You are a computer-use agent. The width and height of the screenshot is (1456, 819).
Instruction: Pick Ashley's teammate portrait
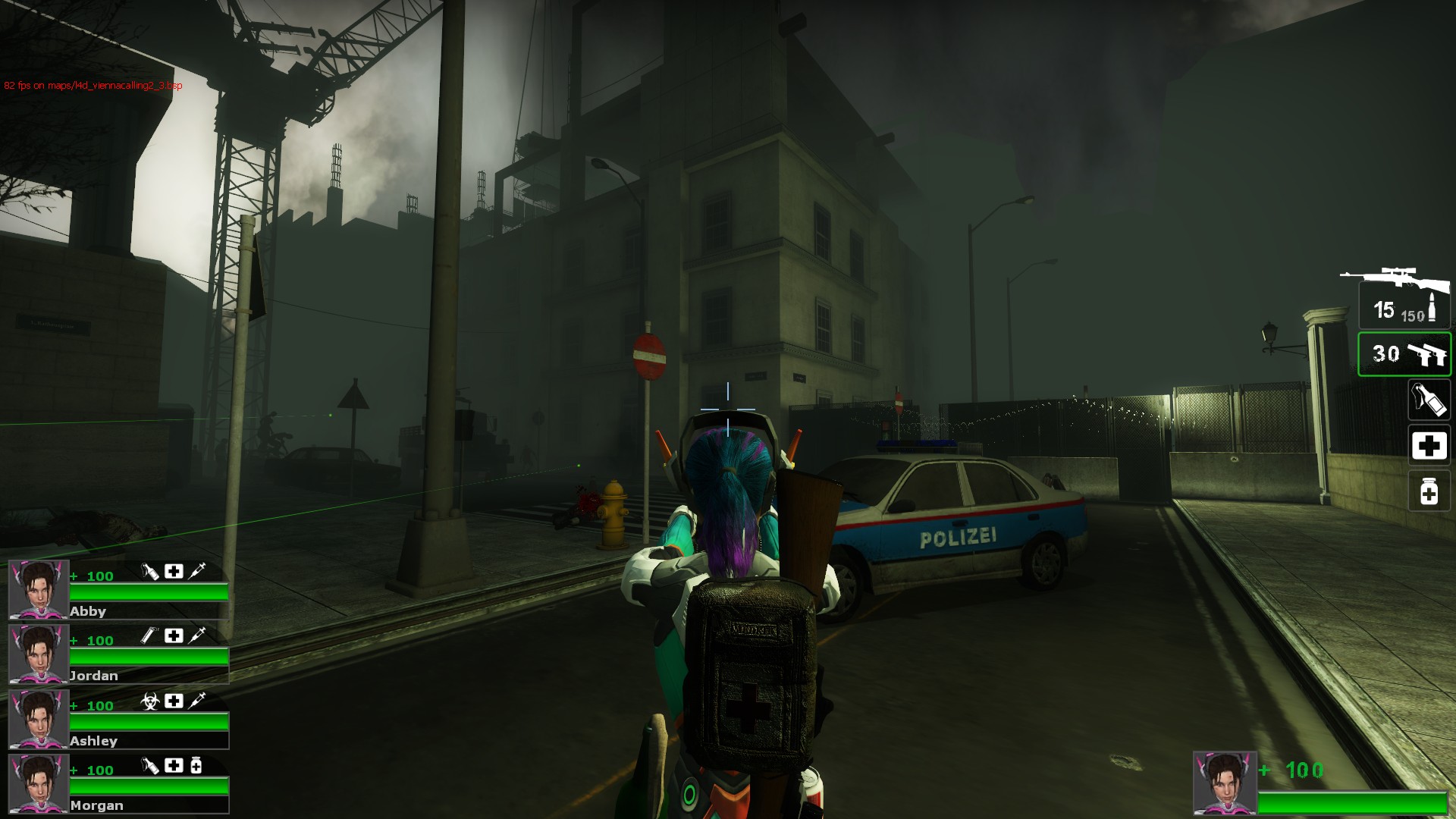pyautogui.click(x=39, y=719)
